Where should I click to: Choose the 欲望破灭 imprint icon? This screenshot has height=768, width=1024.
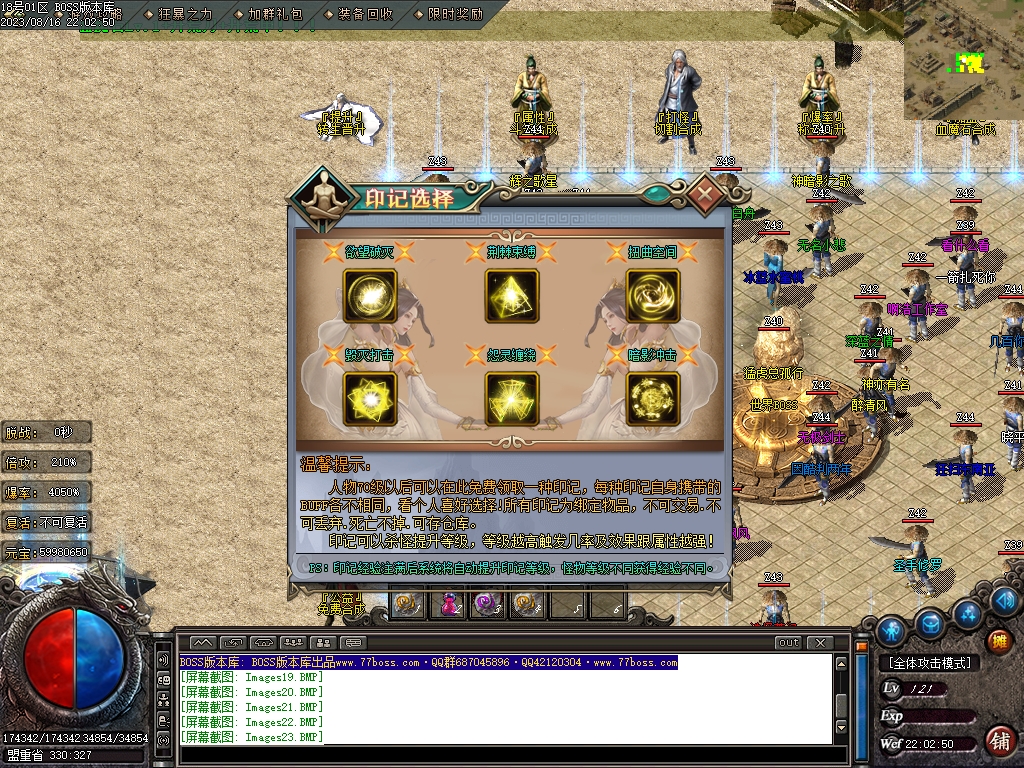pyautogui.click(x=370, y=296)
